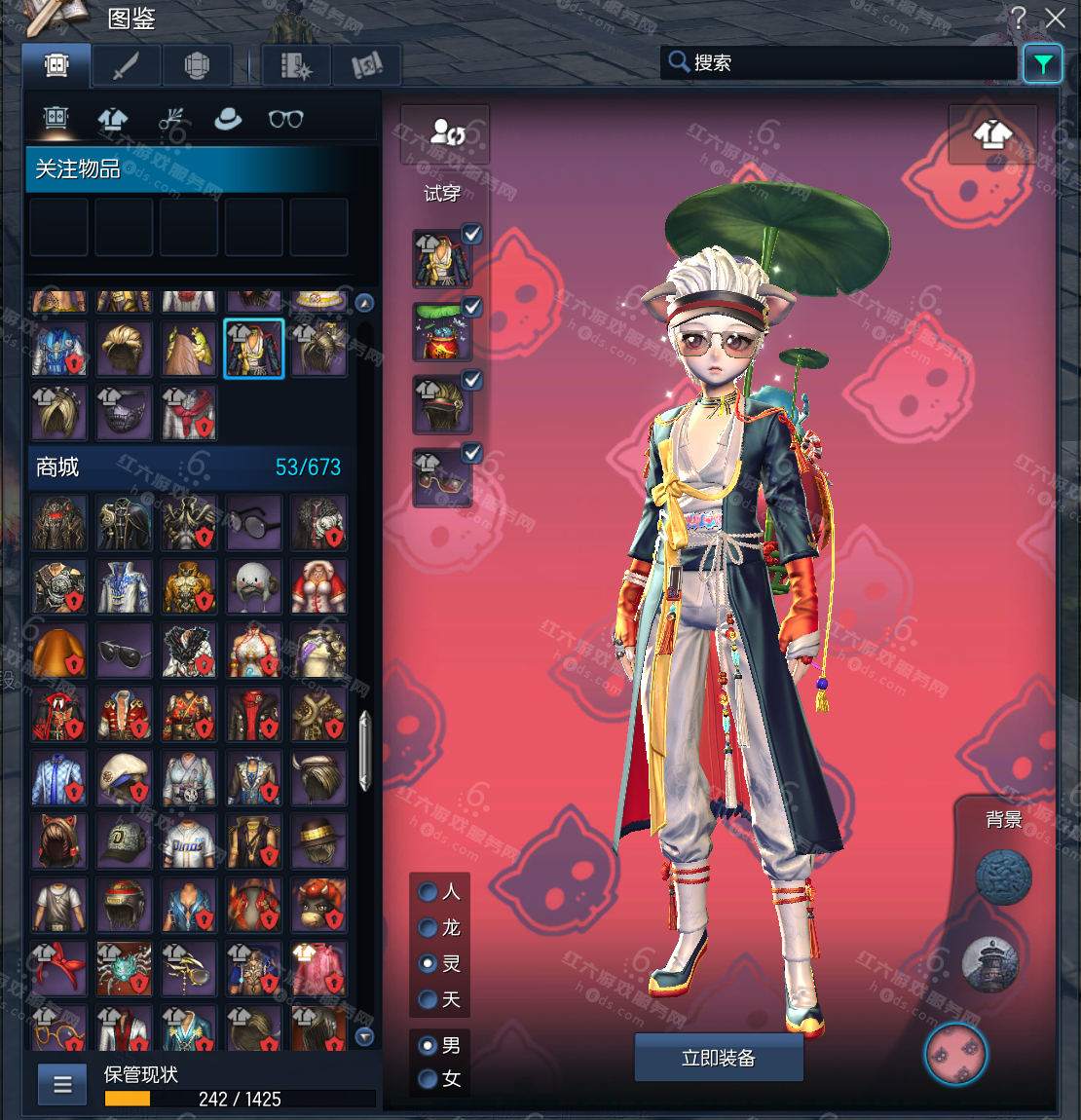
Task: Open the help question mark
Action: pos(1018,17)
